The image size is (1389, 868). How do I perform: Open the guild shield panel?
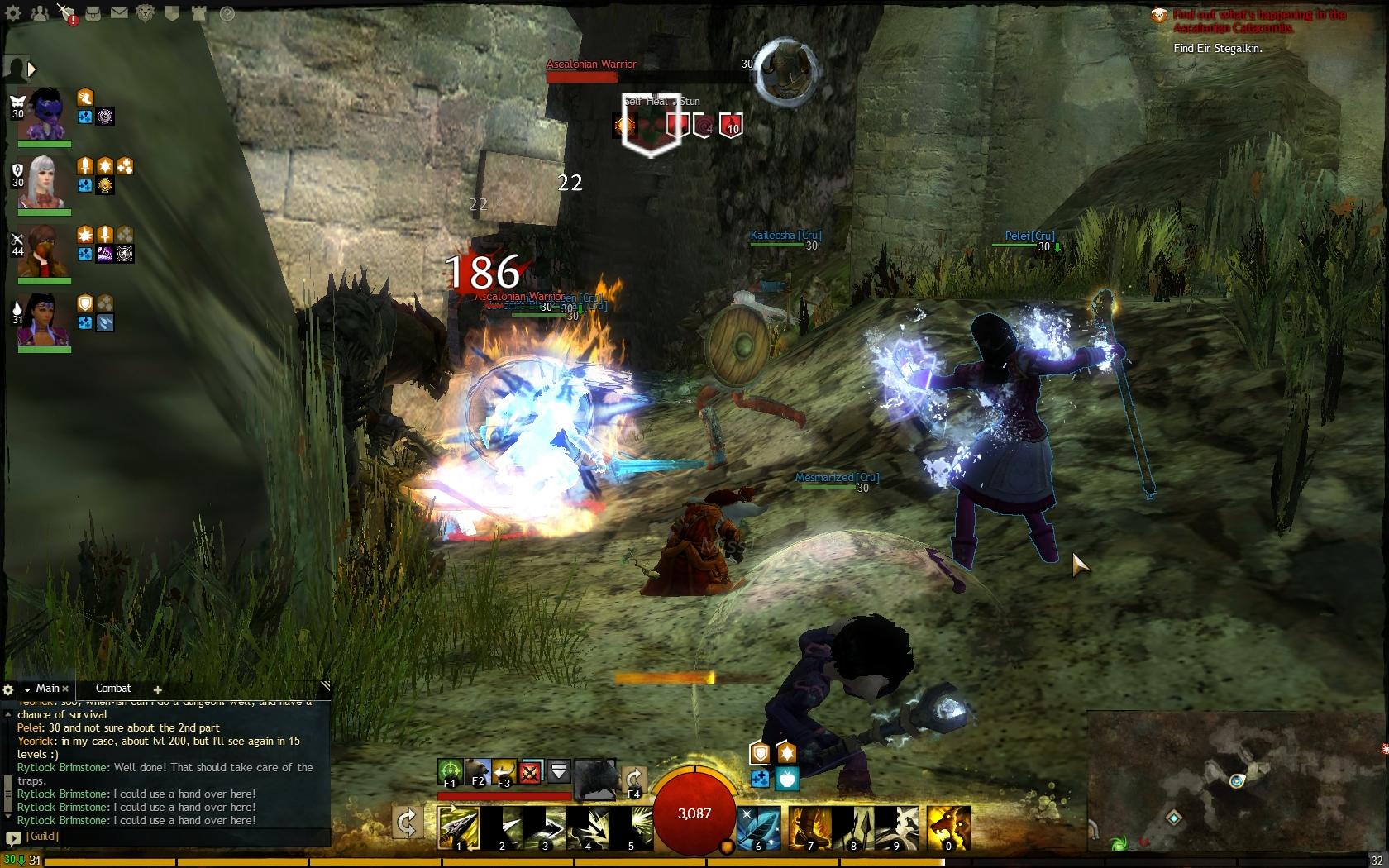pyautogui.click(x=172, y=13)
